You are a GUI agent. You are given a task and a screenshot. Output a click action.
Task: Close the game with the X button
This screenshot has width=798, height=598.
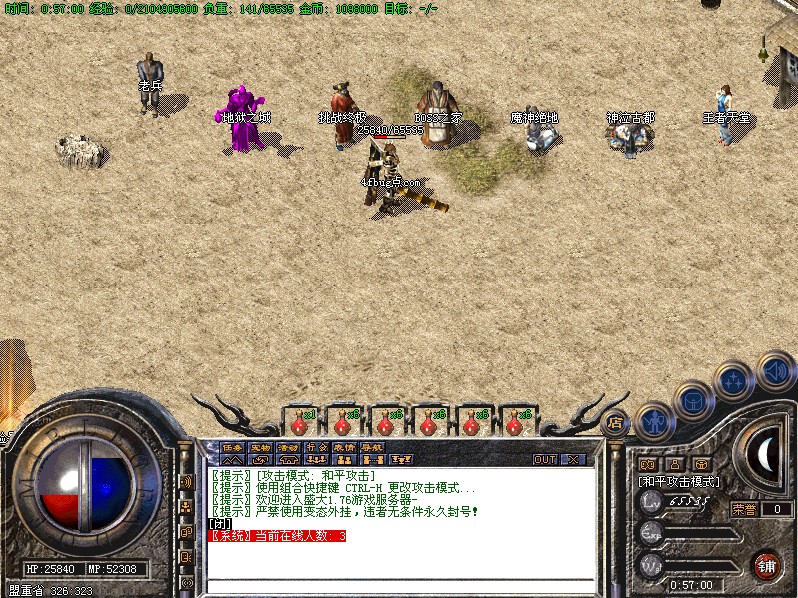(x=573, y=459)
